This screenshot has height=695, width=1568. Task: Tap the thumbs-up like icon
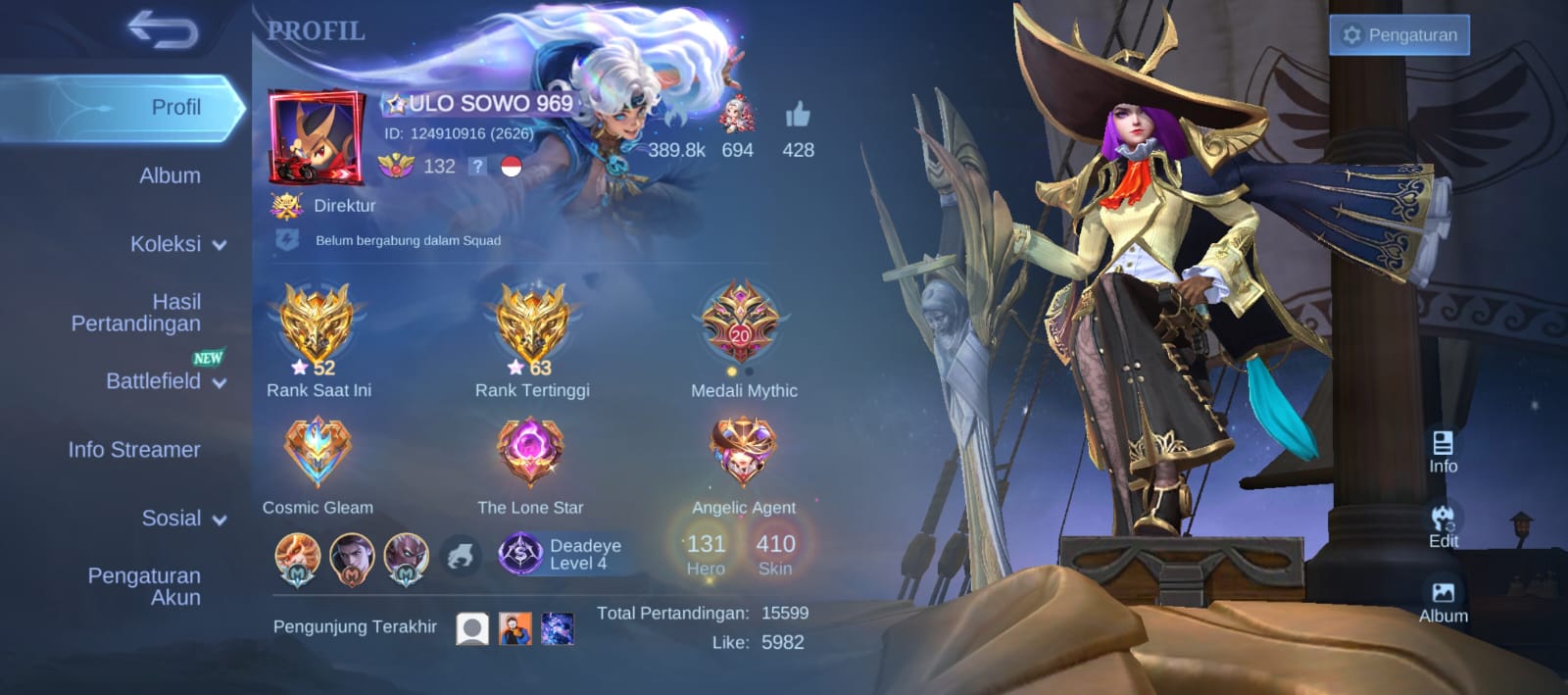pyautogui.click(x=798, y=117)
